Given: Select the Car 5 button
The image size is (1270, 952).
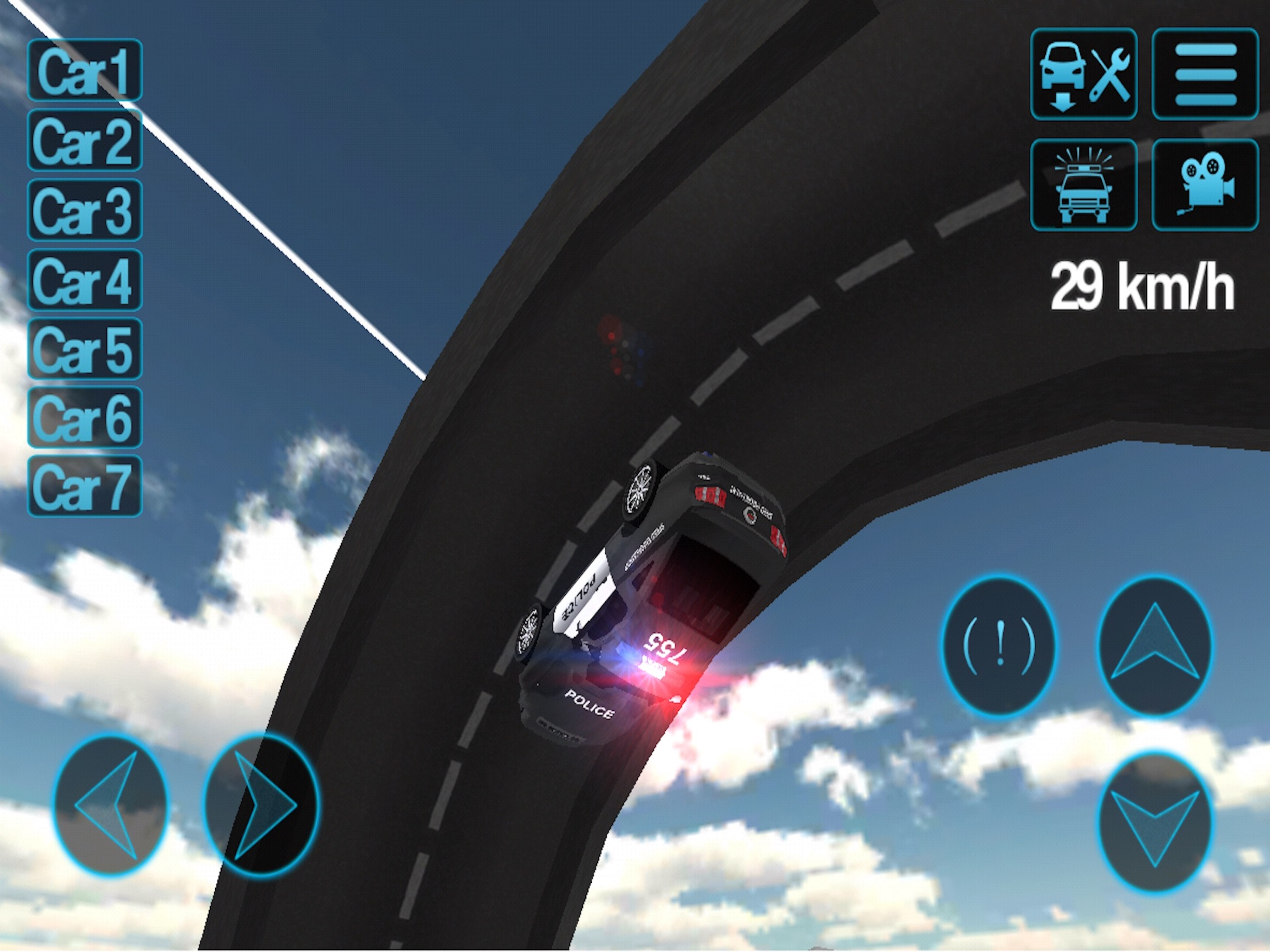Looking at the screenshot, I should [85, 349].
